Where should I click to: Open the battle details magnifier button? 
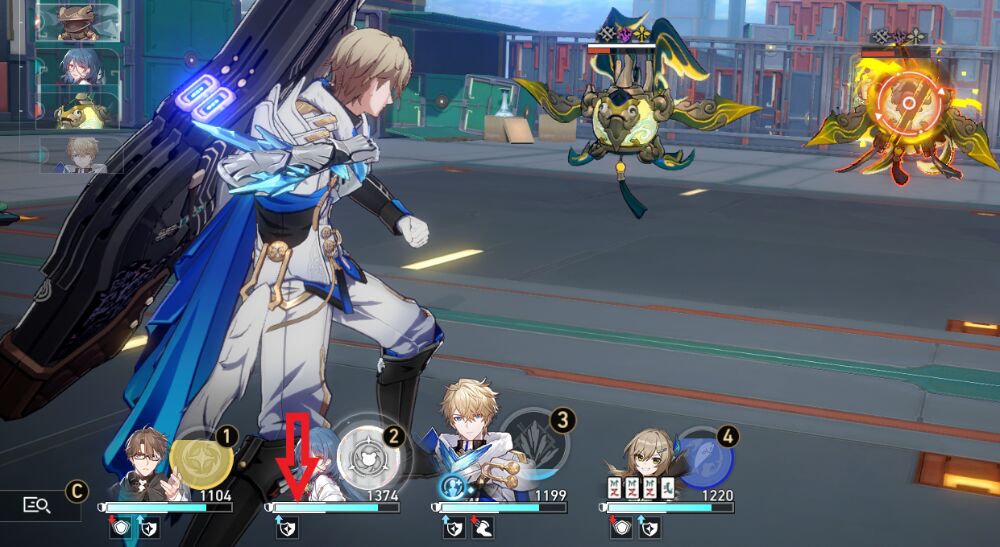click(37, 505)
